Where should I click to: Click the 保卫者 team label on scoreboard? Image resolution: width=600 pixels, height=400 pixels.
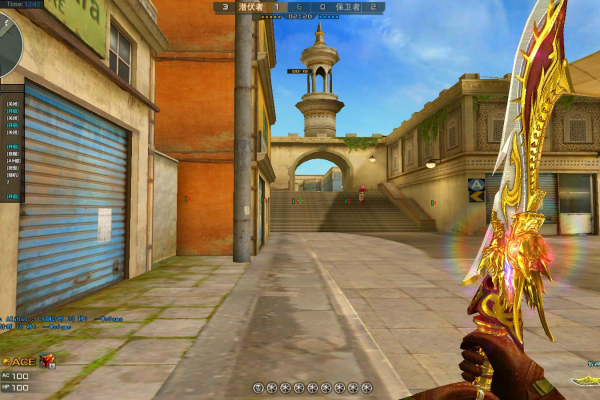tap(349, 7)
